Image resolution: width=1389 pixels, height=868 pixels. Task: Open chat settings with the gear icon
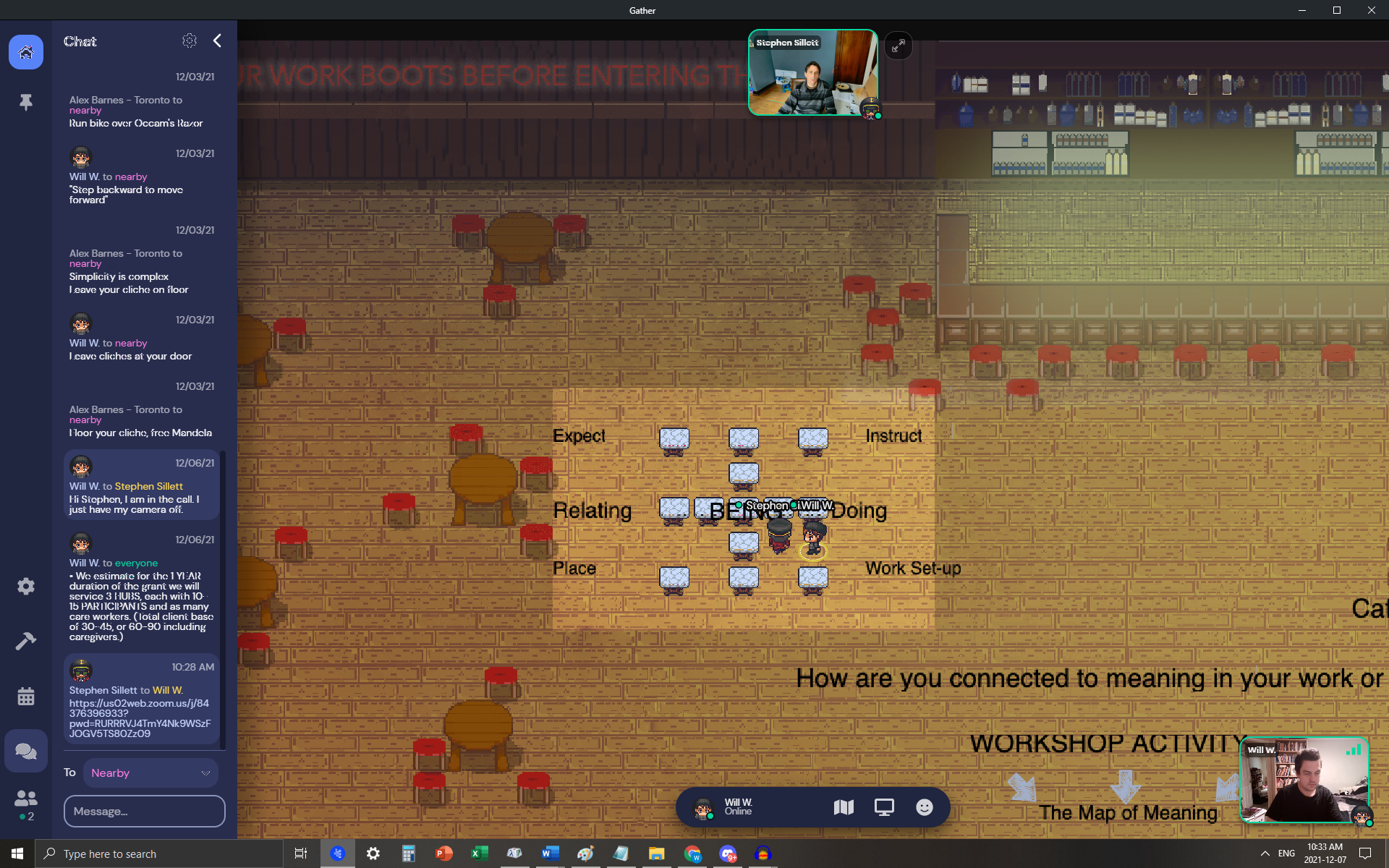point(190,41)
